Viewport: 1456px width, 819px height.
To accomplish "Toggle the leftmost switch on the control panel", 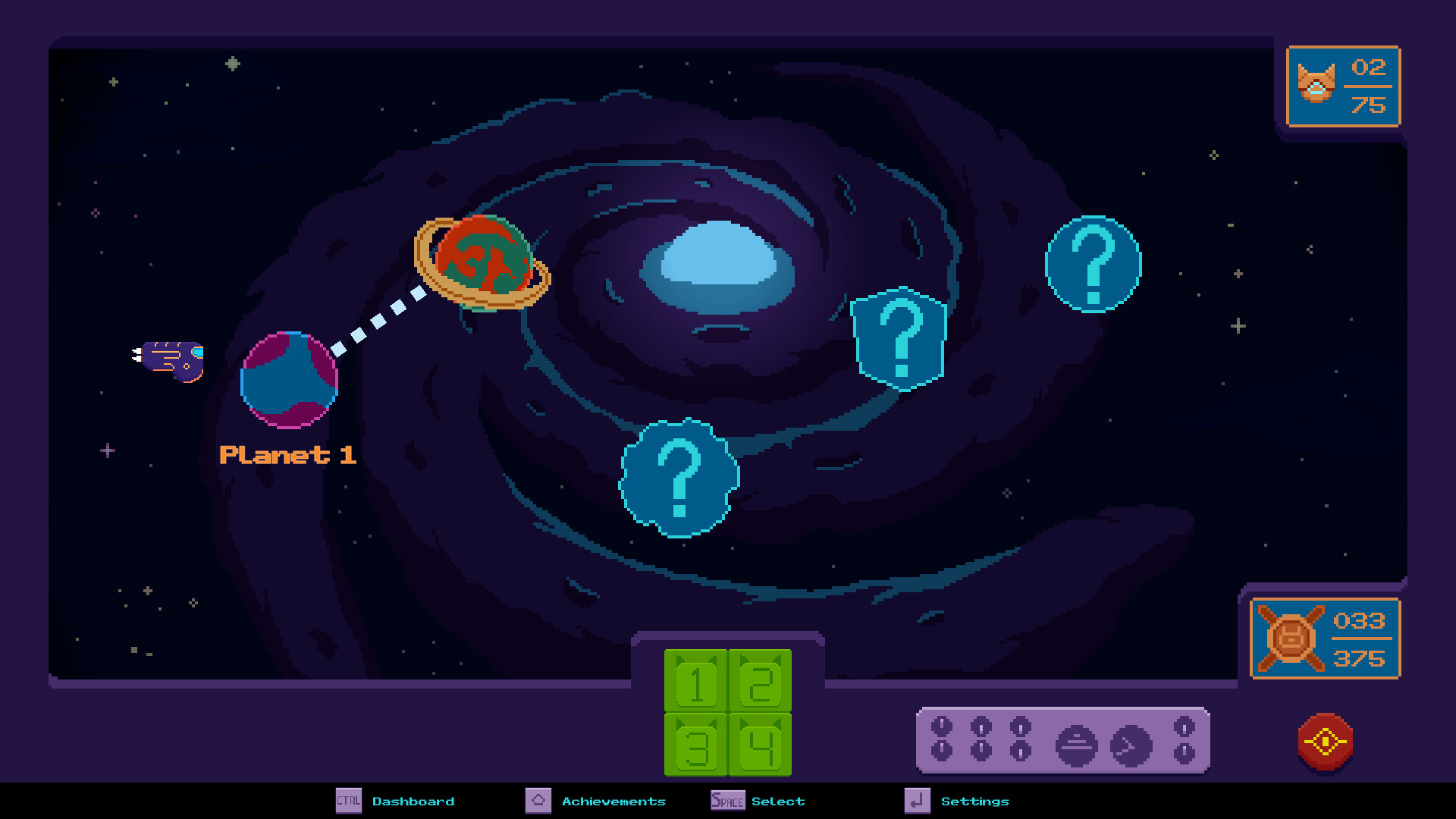I will pyautogui.click(x=942, y=739).
